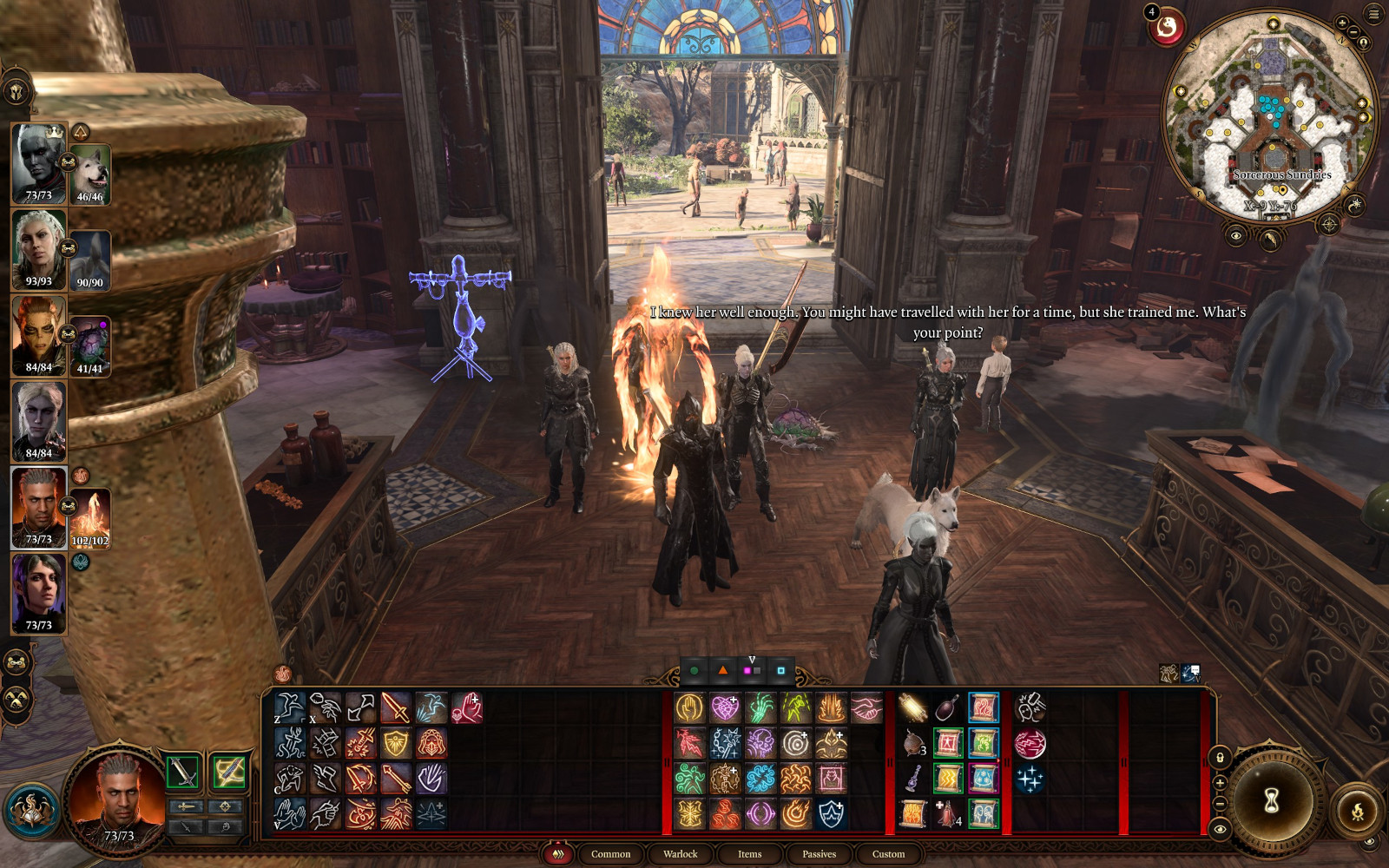This screenshot has height=868, width=1389.
Task: Select the melee sword weapon slot
Action: [x=183, y=772]
